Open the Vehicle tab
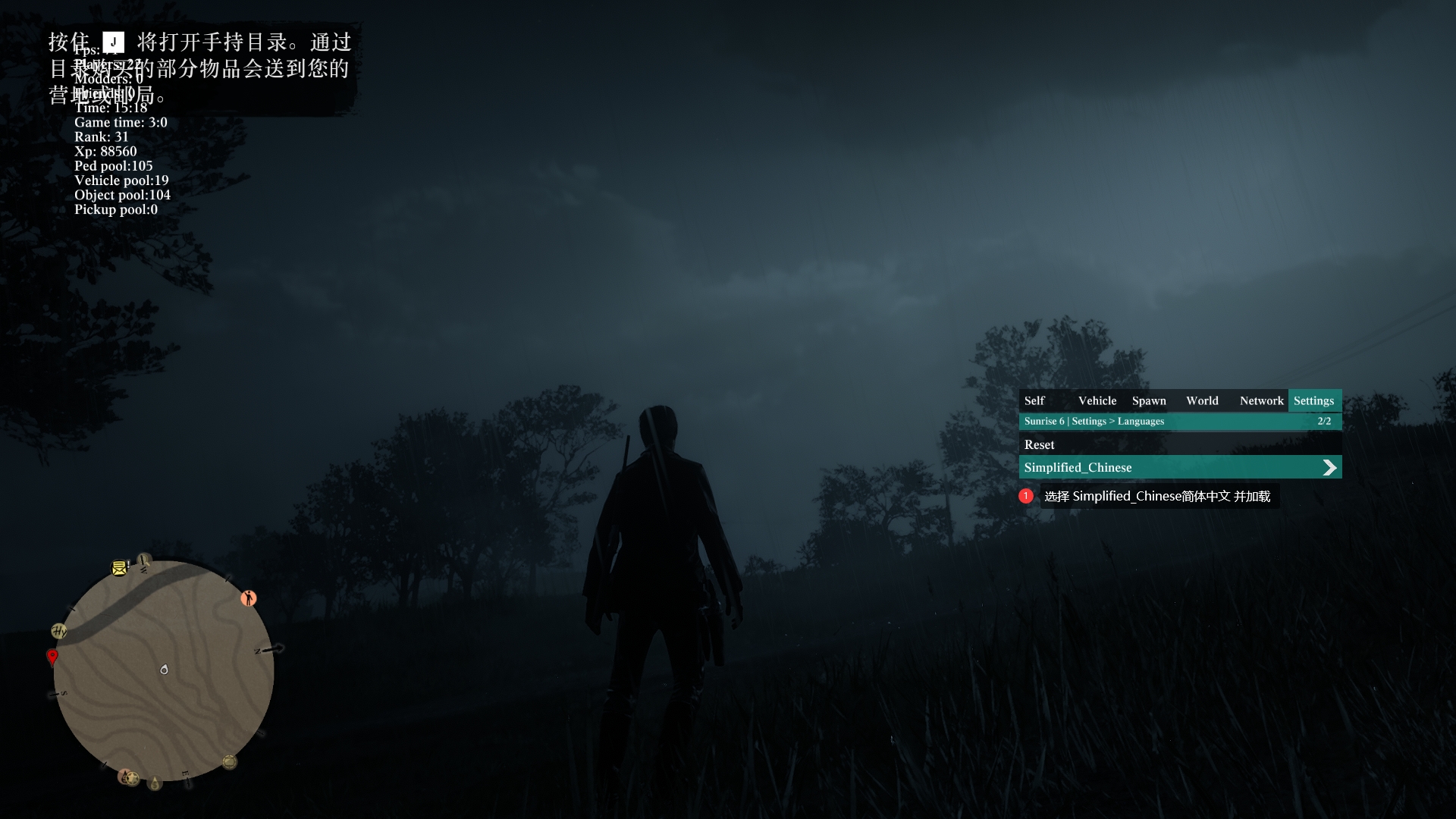 [x=1097, y=401]
